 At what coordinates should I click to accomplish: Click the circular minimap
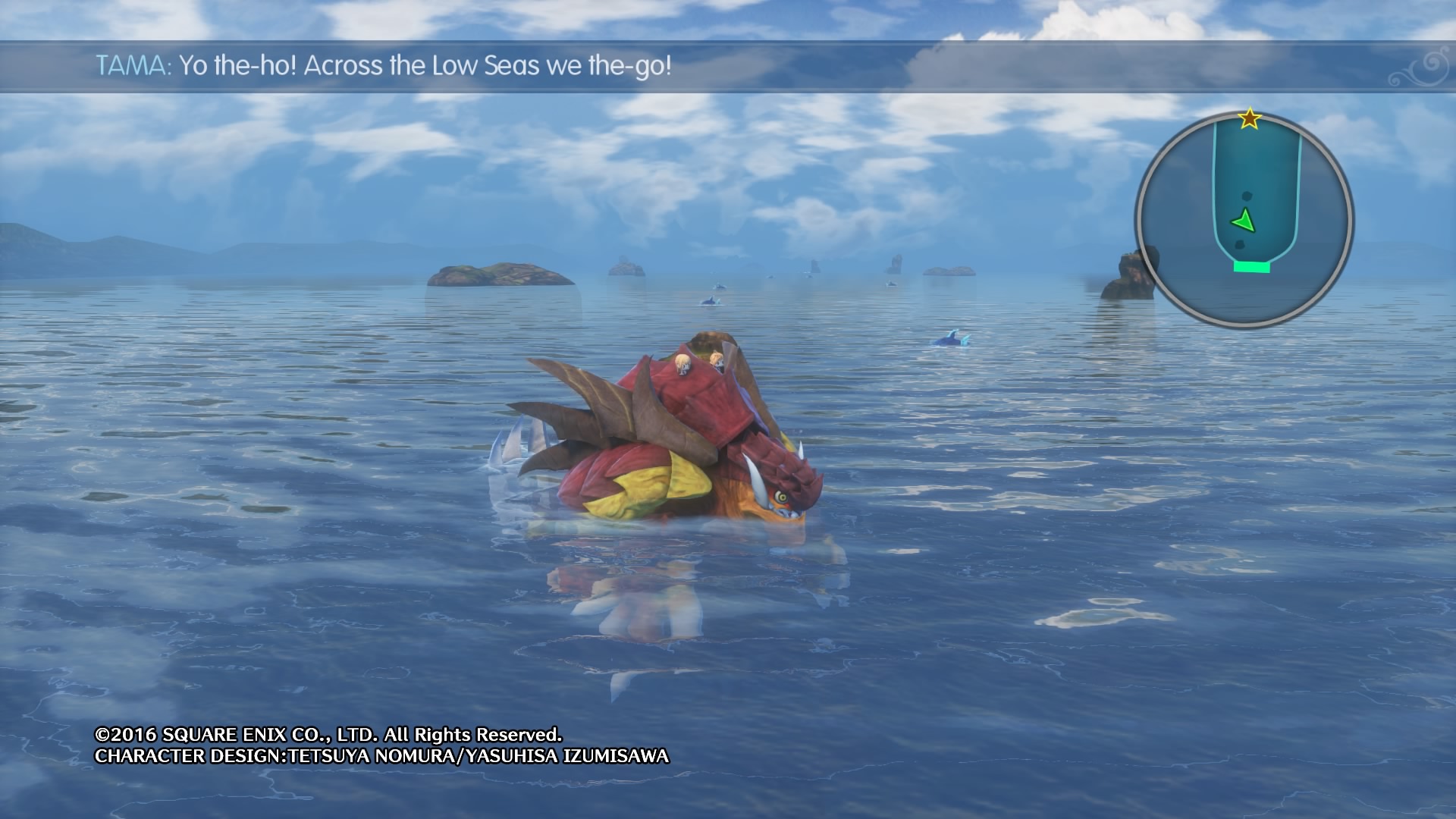(1244, 220)
